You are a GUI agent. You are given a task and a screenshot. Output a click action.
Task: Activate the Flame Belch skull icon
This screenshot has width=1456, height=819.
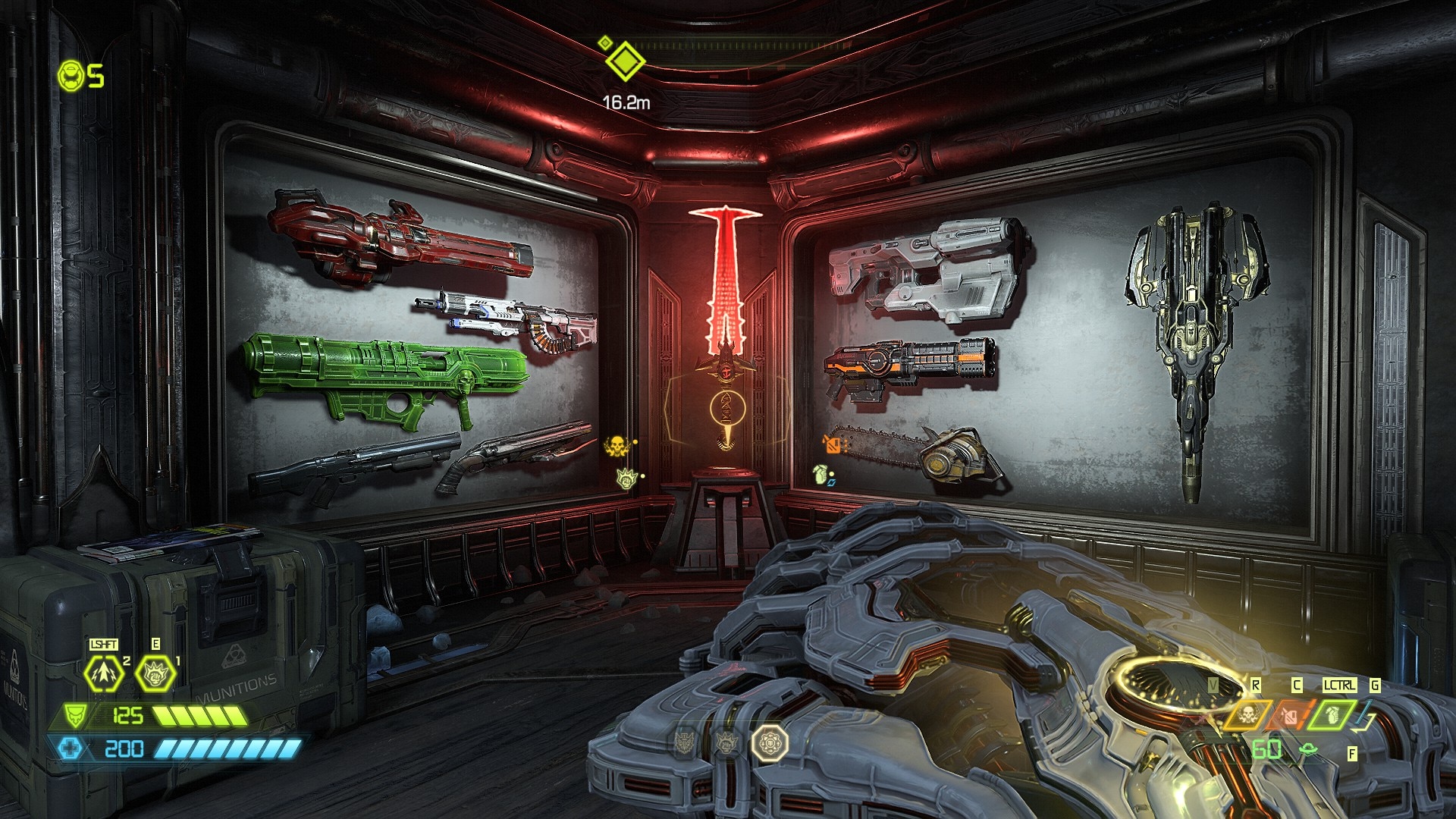(1247, 714)
